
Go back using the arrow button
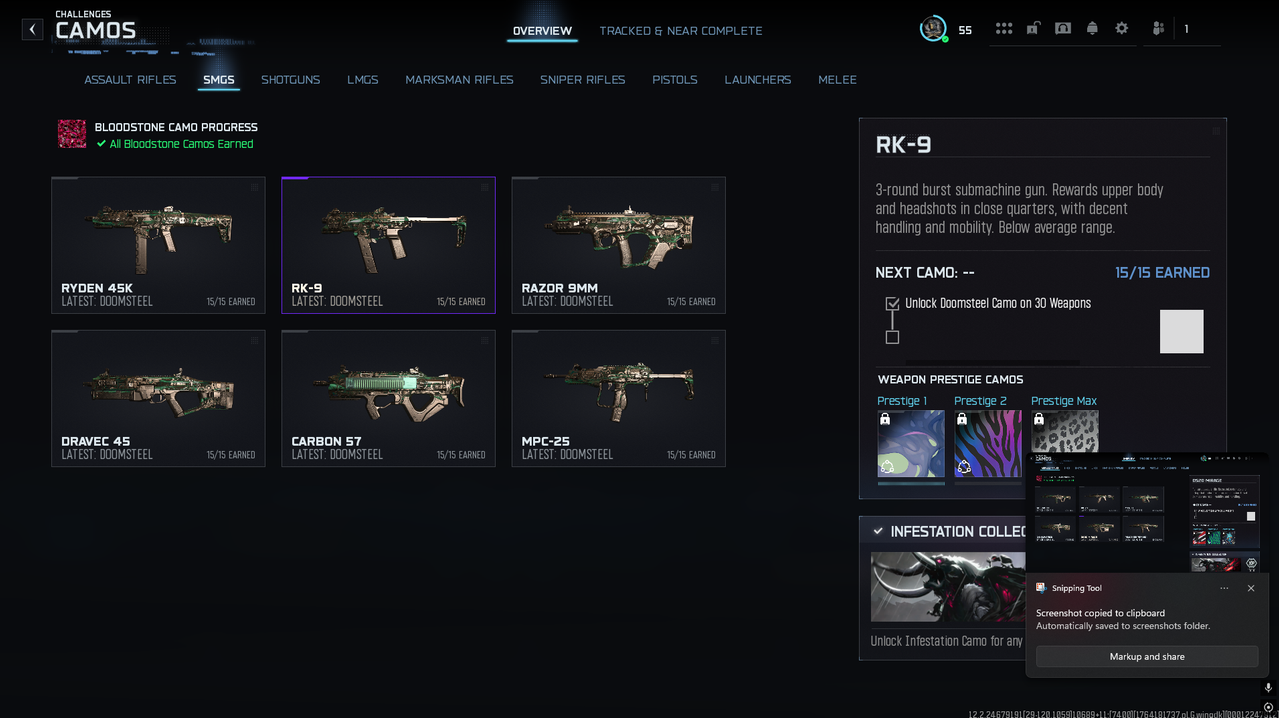[x=32, y=30]
